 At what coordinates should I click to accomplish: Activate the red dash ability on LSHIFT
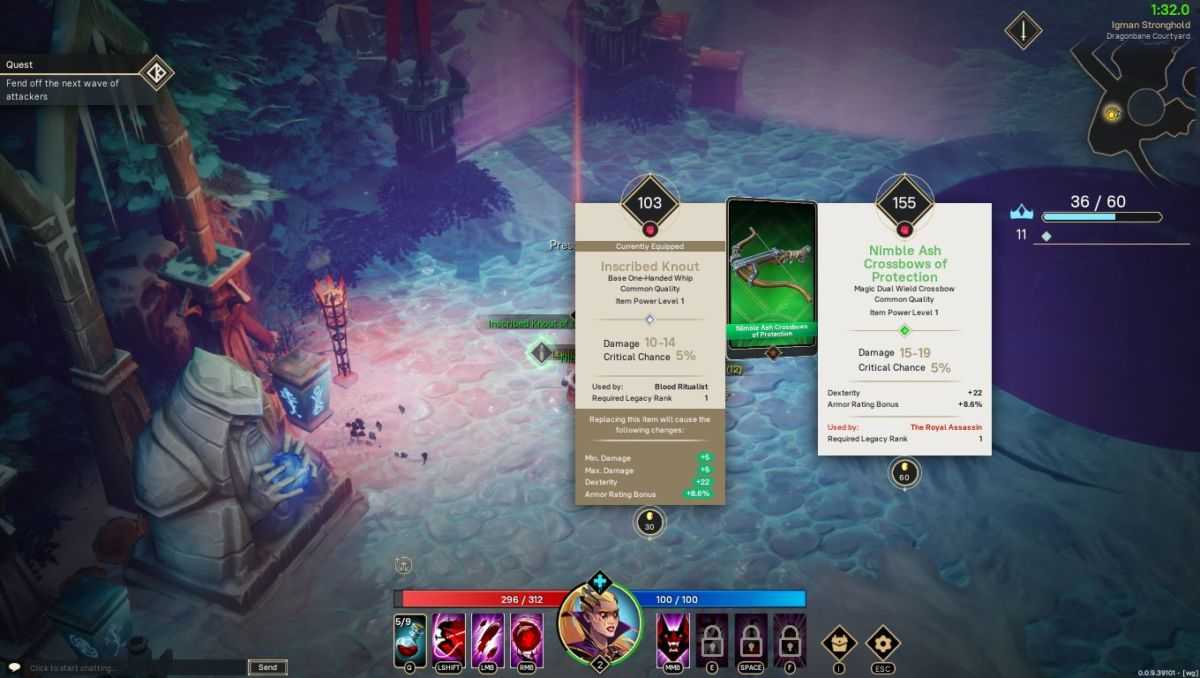[448, 637]
